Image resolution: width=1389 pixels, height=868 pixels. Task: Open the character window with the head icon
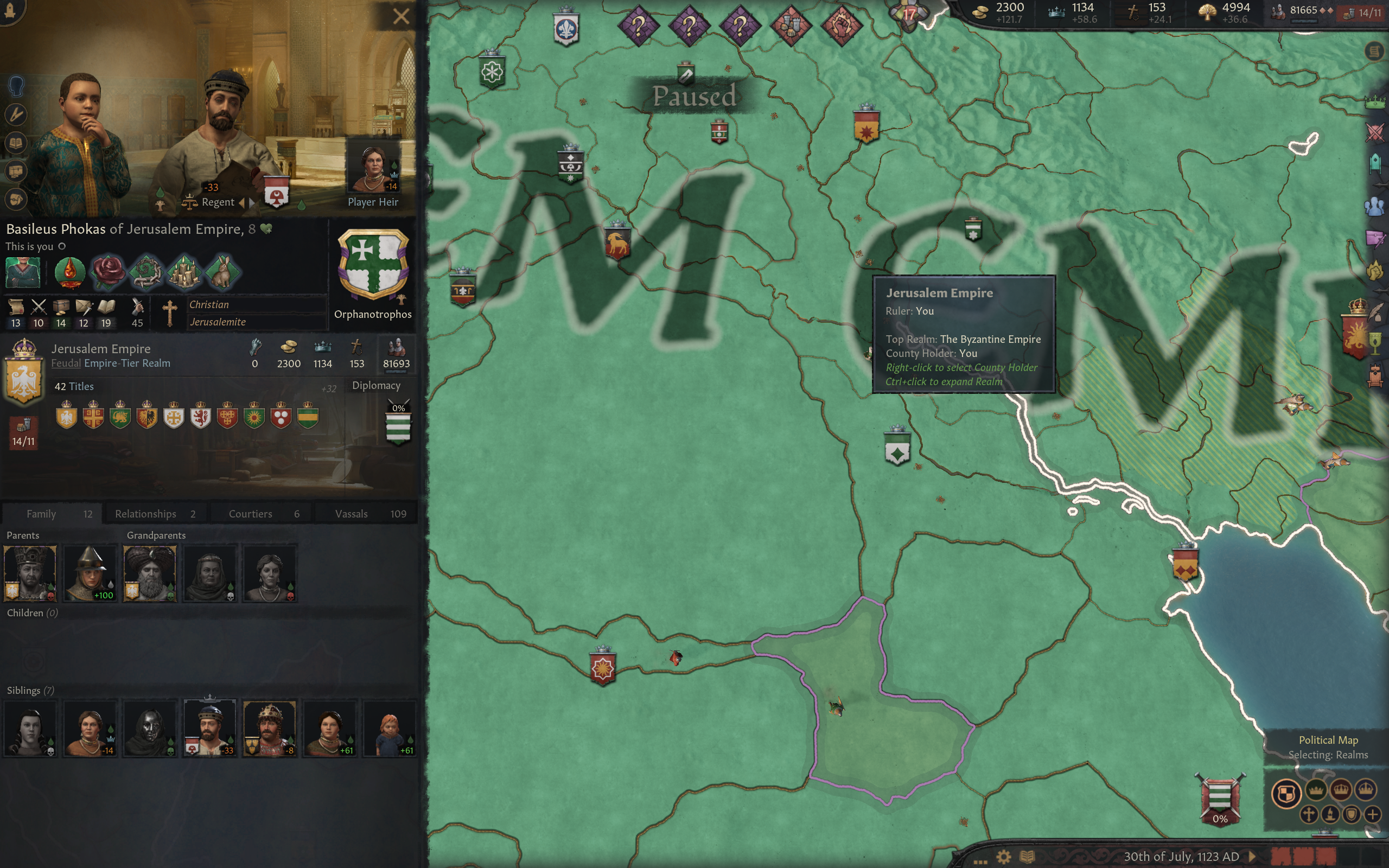(16, 86)
